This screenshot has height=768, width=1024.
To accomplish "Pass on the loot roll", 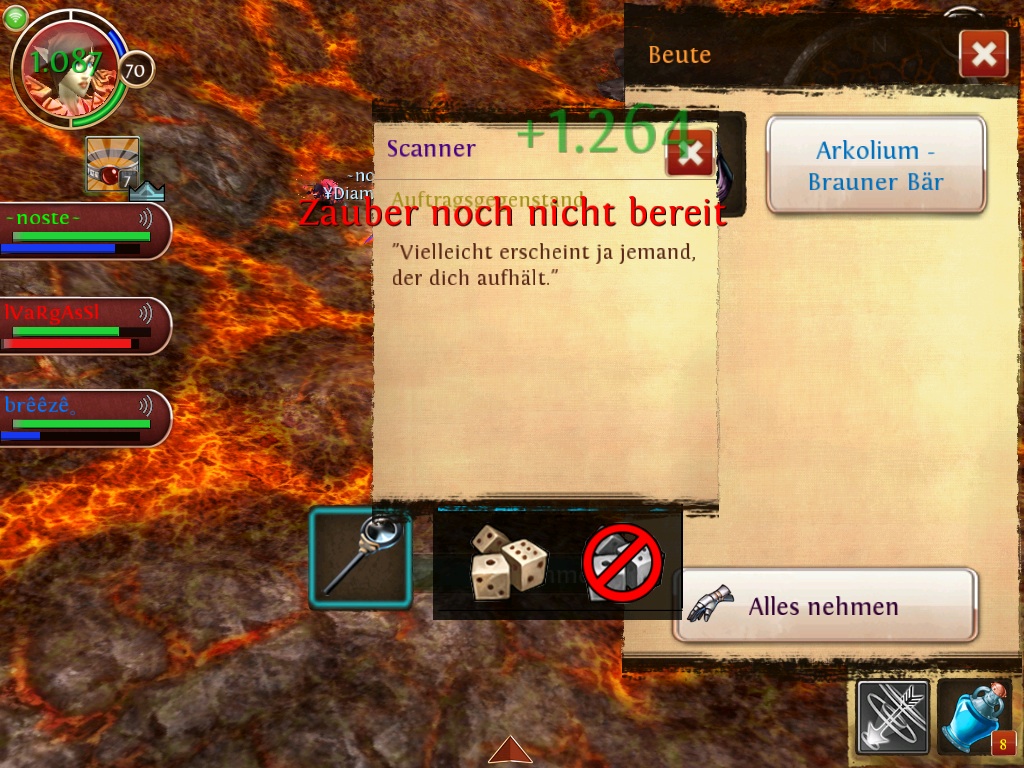I will [623, 561].
